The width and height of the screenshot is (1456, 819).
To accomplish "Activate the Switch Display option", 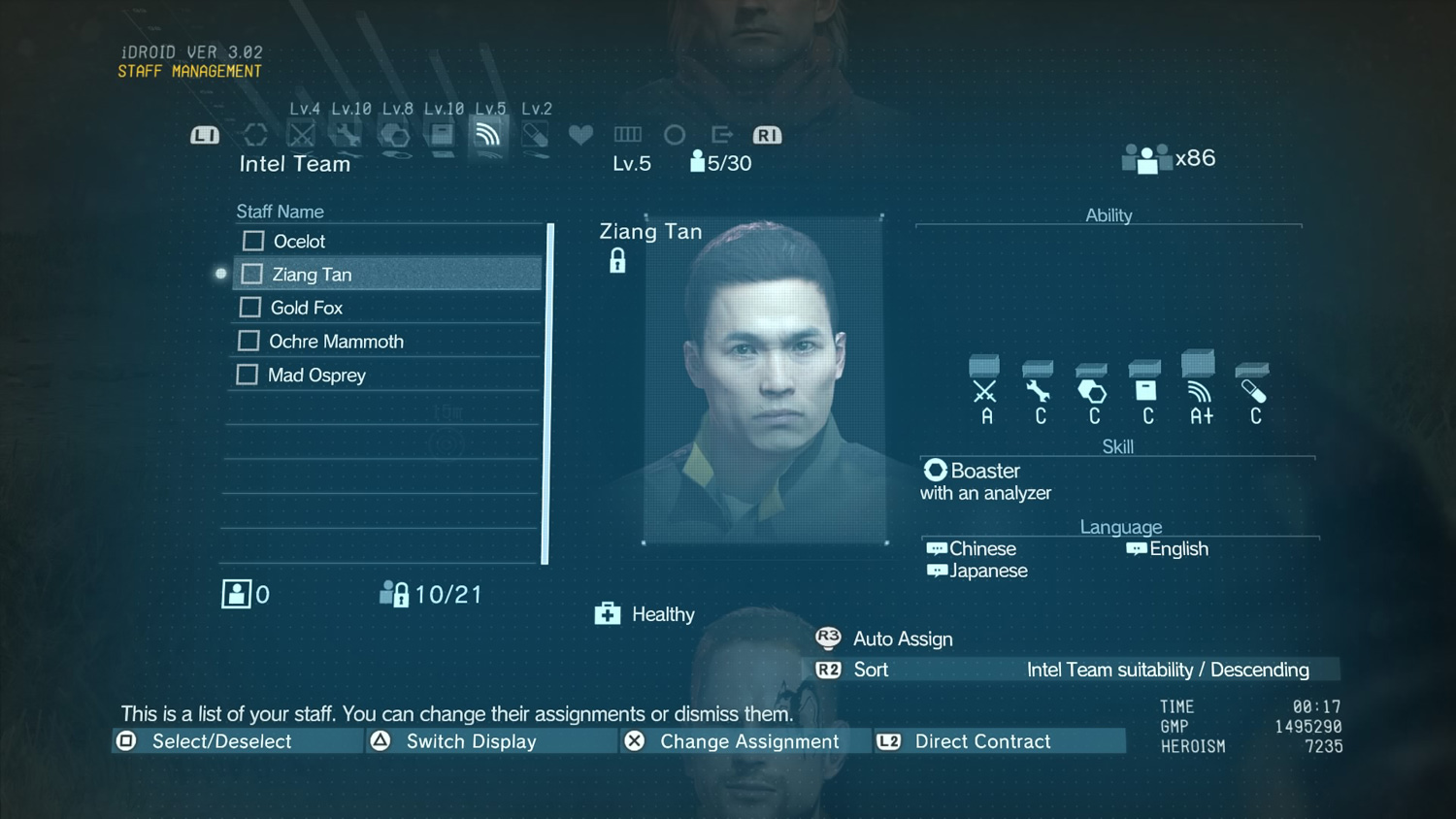I will click(x=470, y=741).
